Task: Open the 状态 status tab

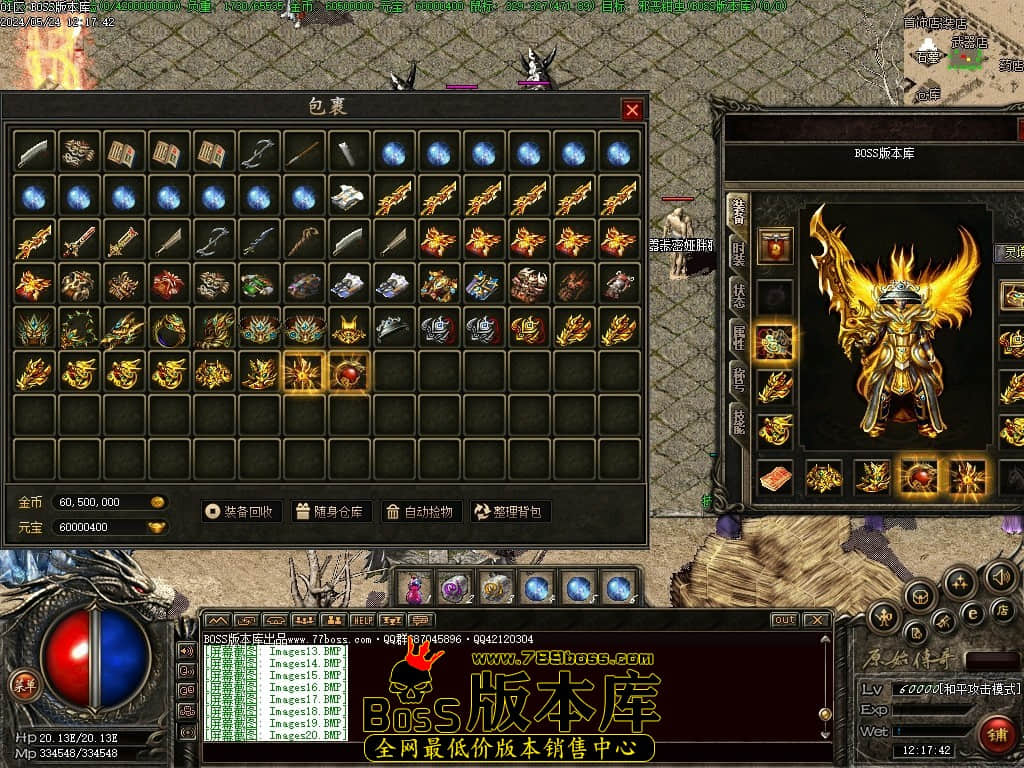Action: pos(738,296)
